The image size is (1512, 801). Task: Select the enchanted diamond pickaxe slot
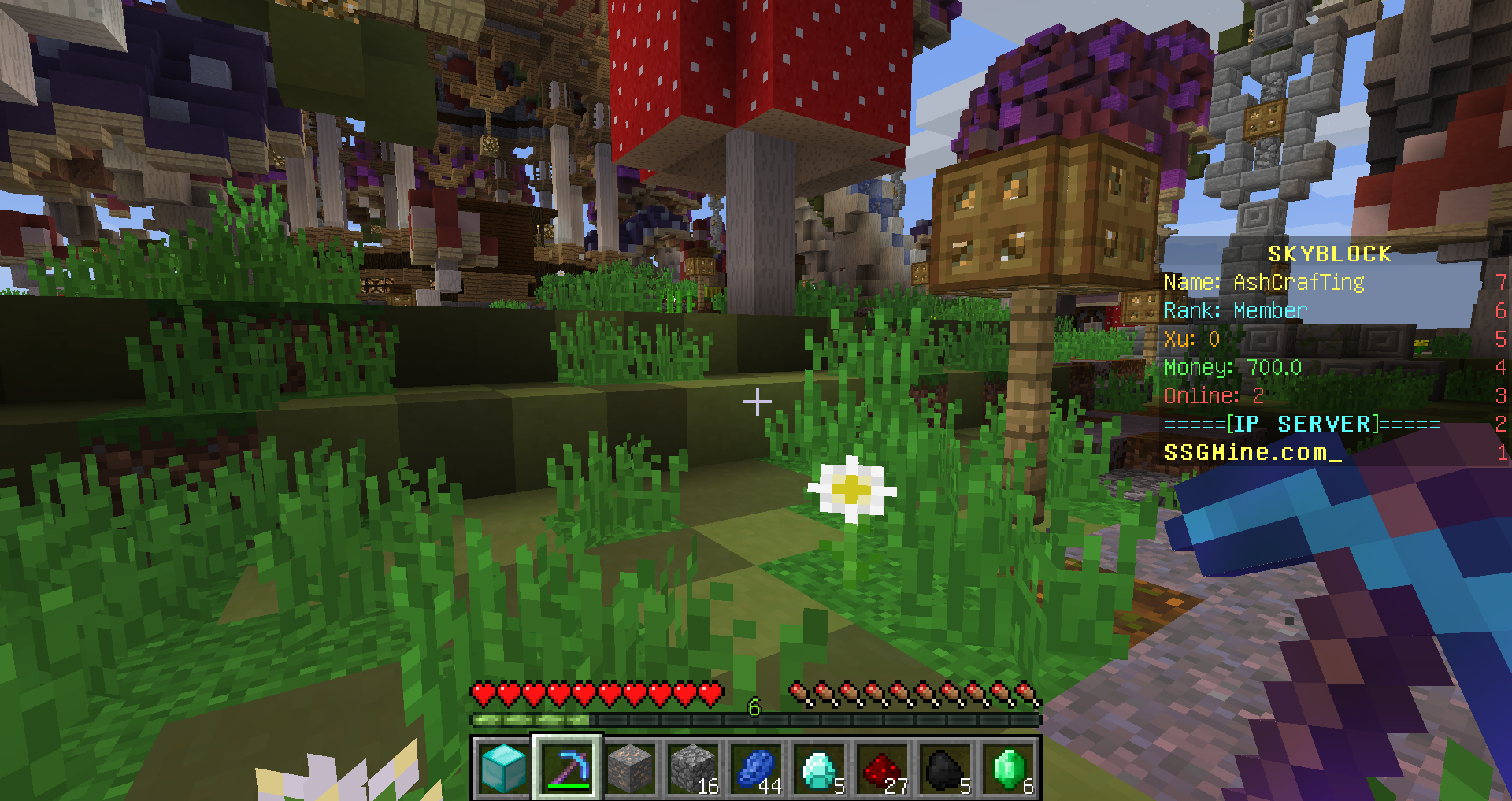coord(567,768)
